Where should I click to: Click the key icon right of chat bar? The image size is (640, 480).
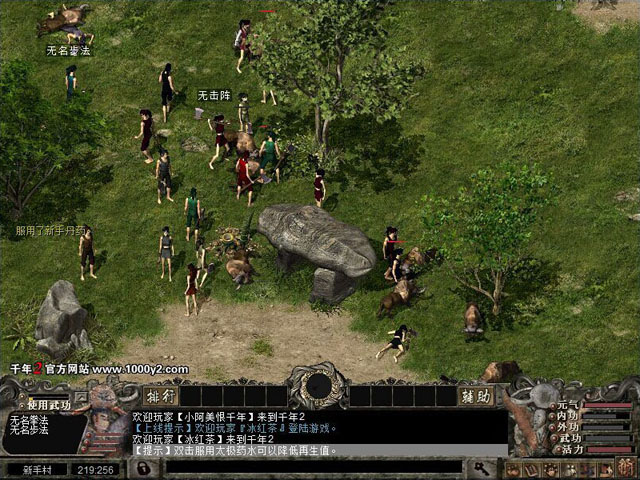pyautogui.click(x=482, y=467)
